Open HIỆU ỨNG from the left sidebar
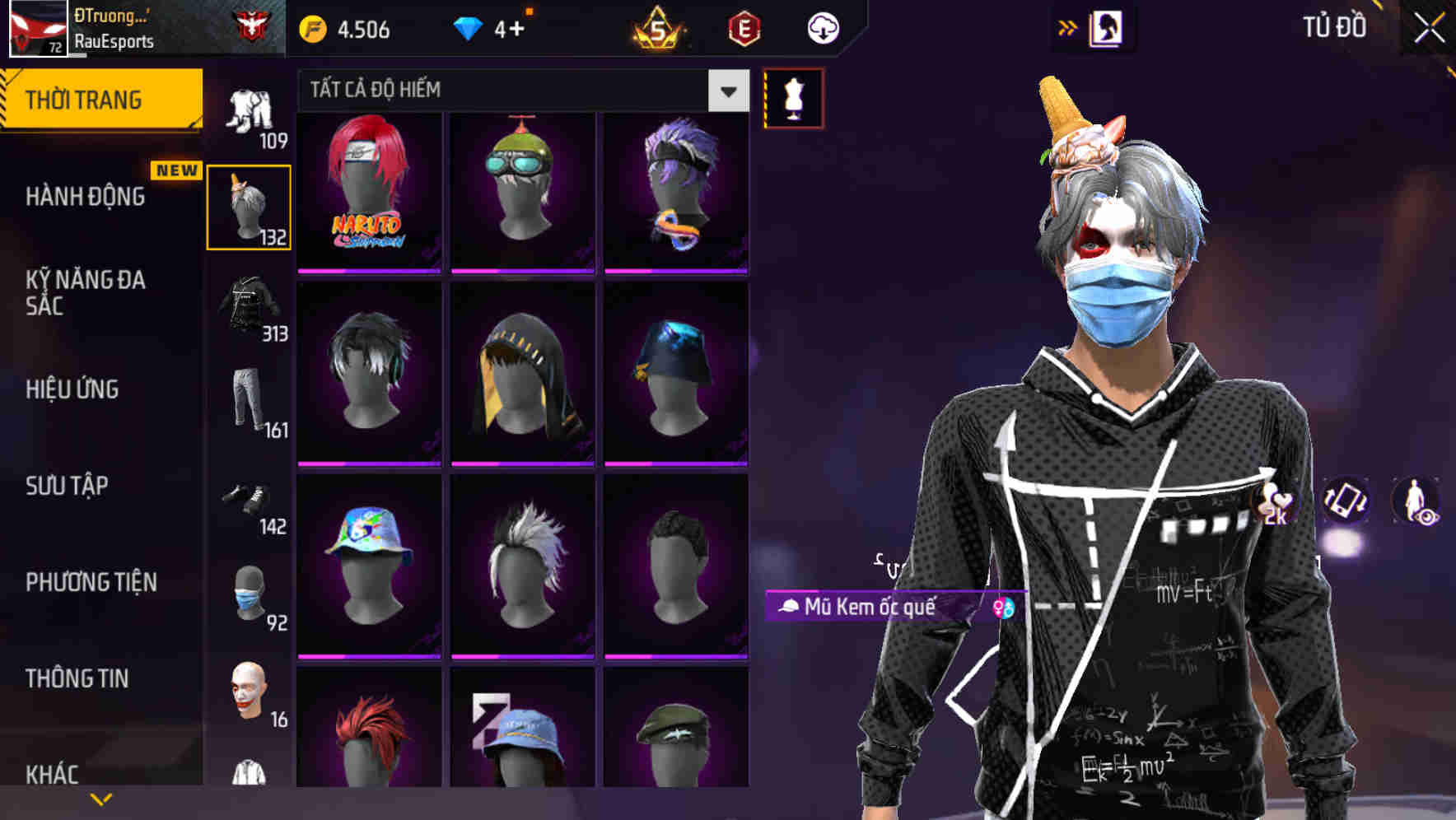This screenshot has width=1456, height=820. (x=71, y=389)
